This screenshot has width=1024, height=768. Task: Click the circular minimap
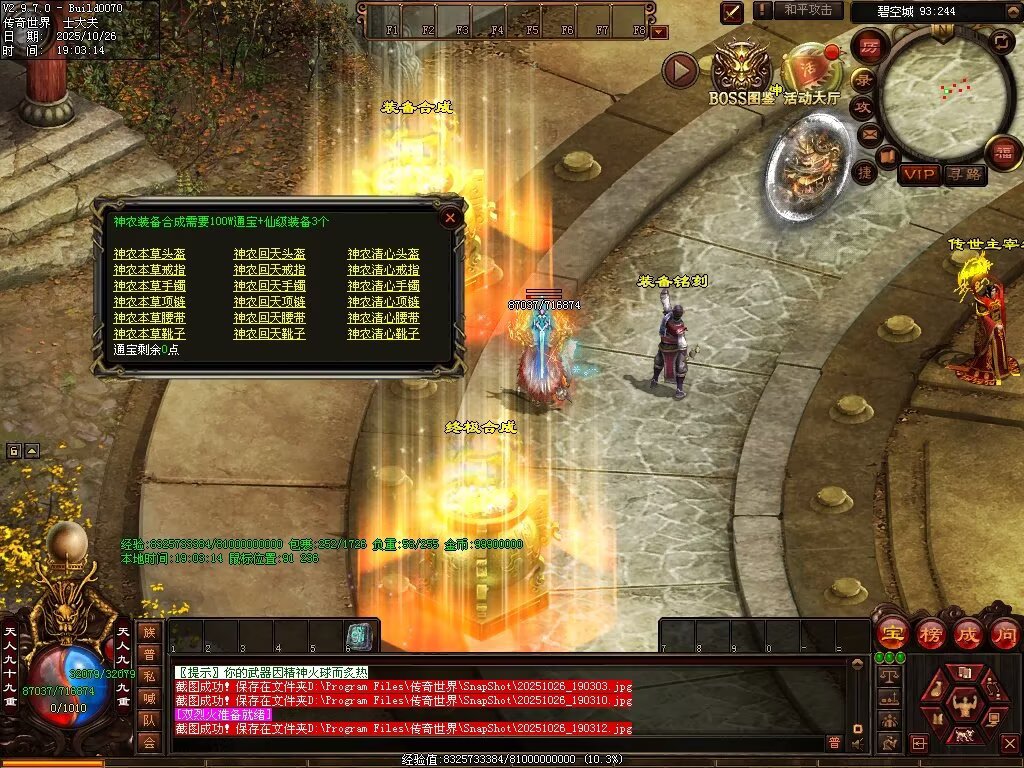[x=940, y=92]
